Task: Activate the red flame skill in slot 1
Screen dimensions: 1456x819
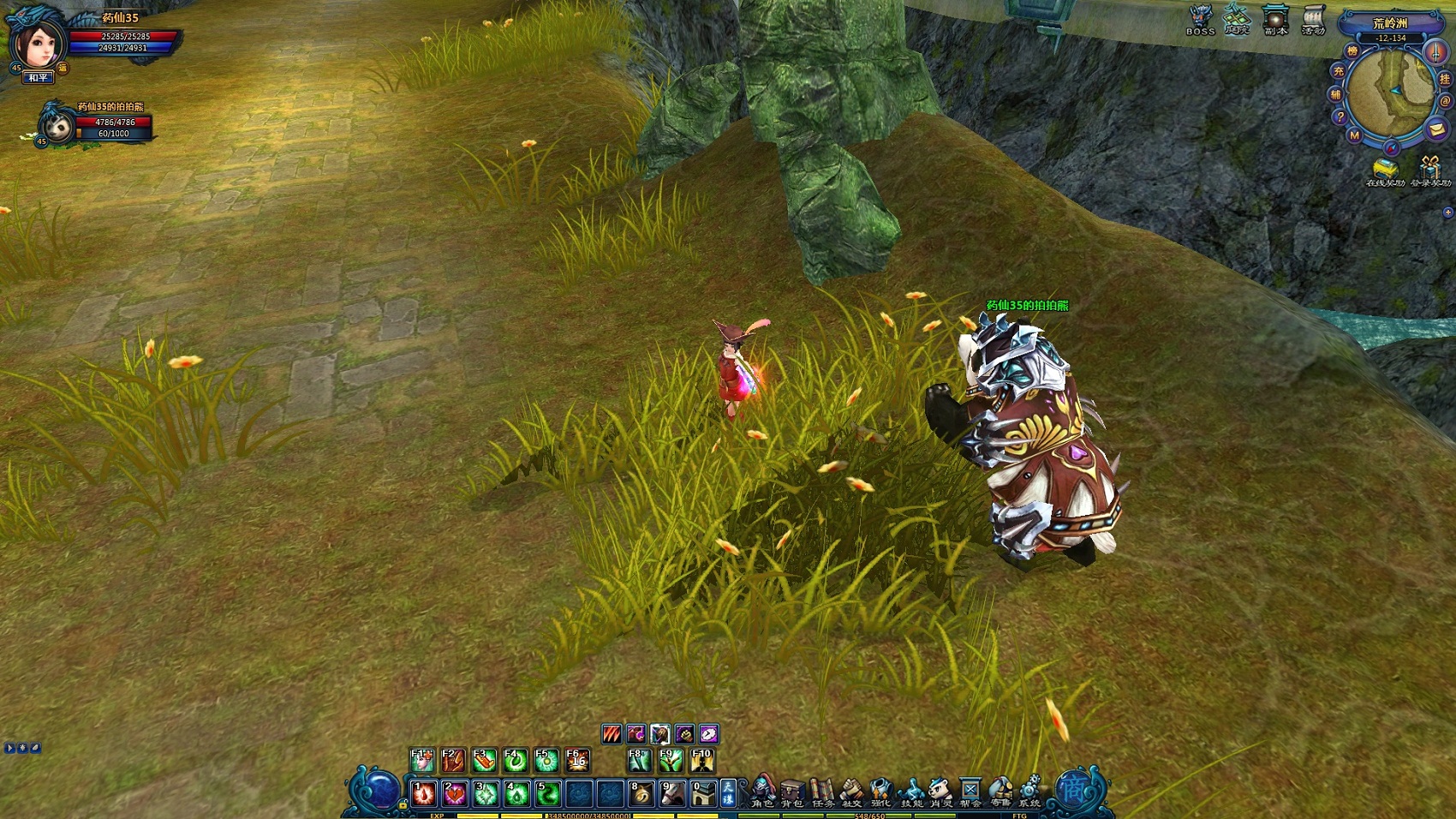Action: [424, 793]
